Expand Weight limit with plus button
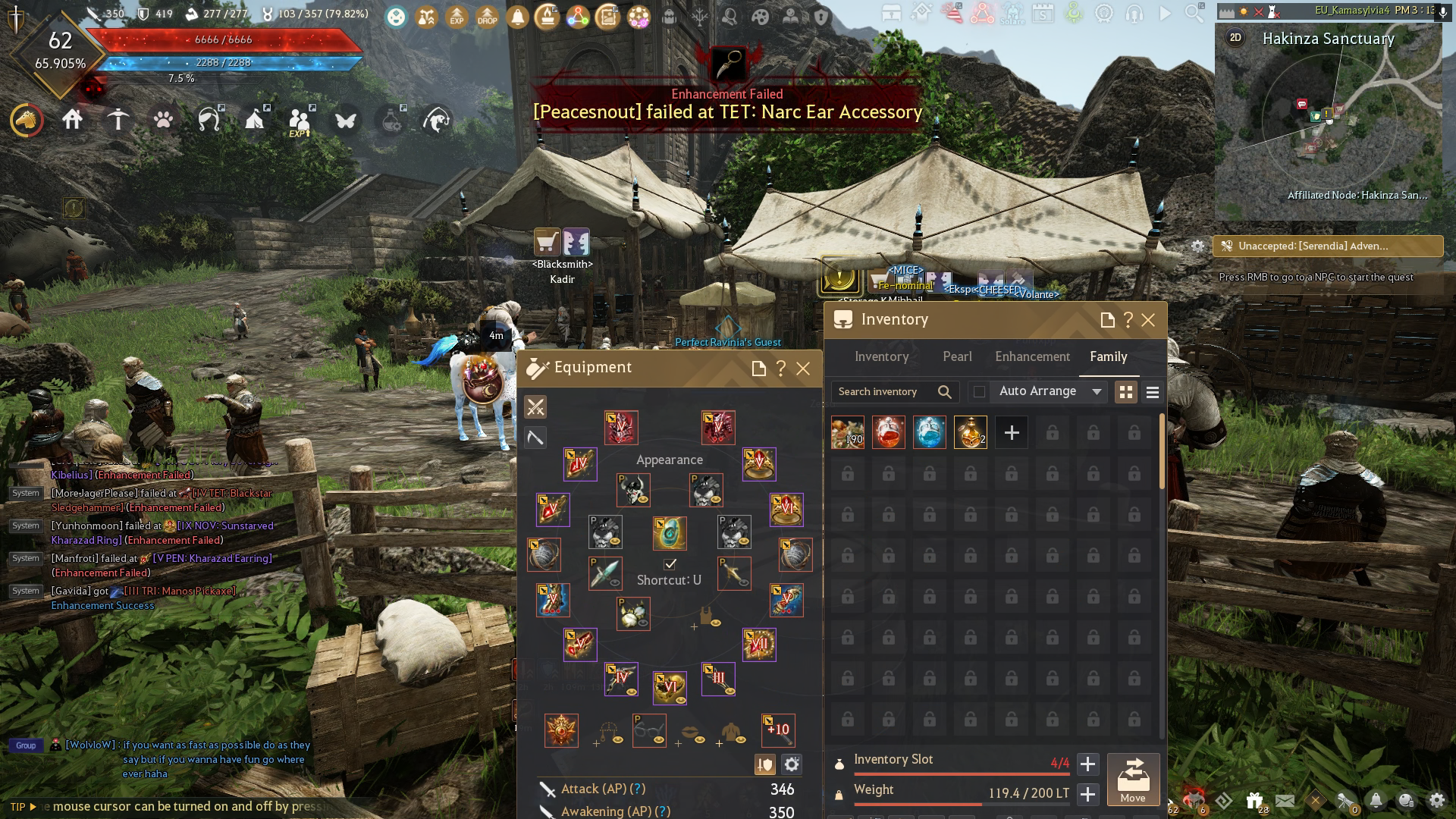 click(x=1087, y=794)
